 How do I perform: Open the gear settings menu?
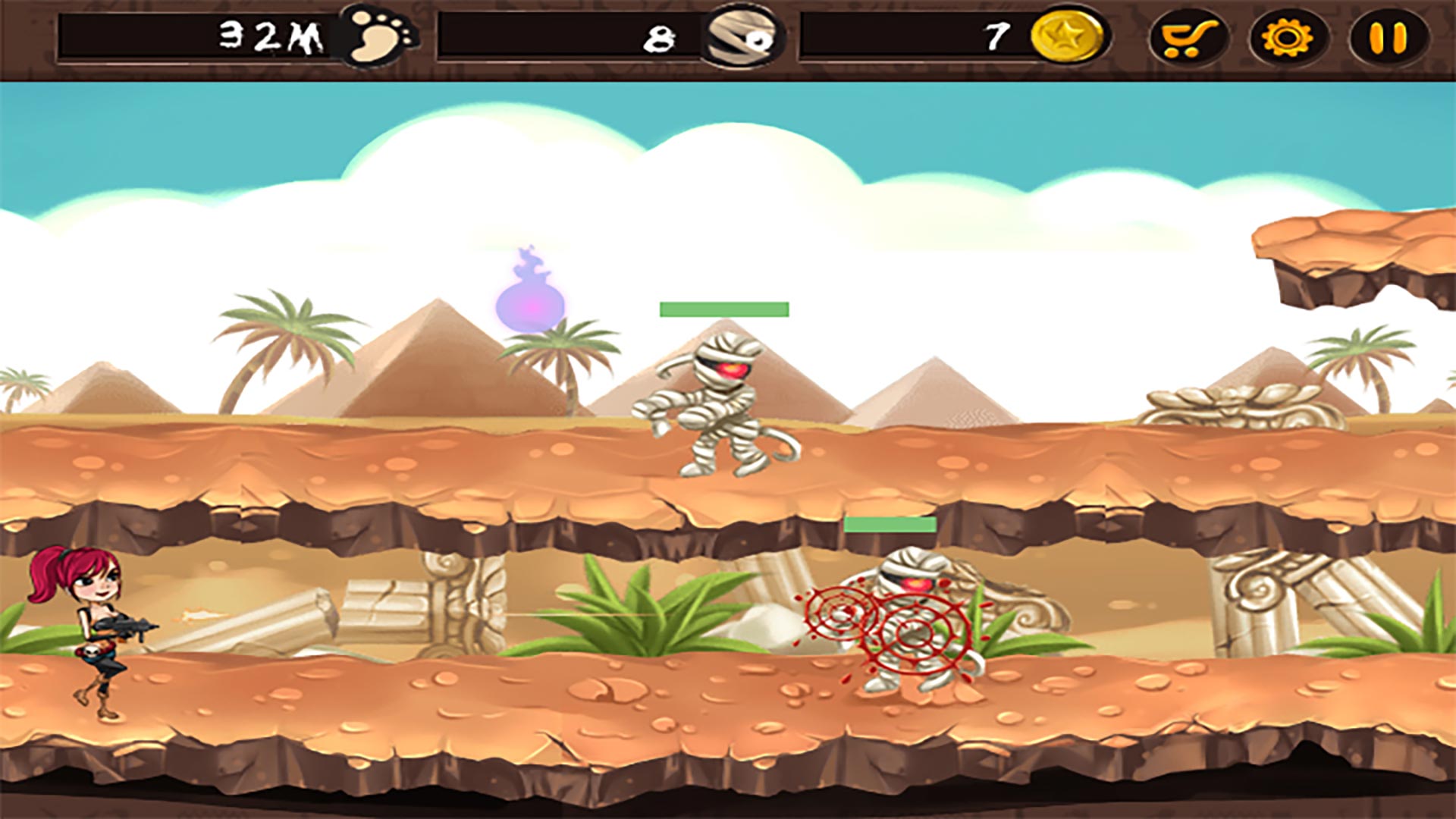pyautogui.click(x=1288, y=37)
